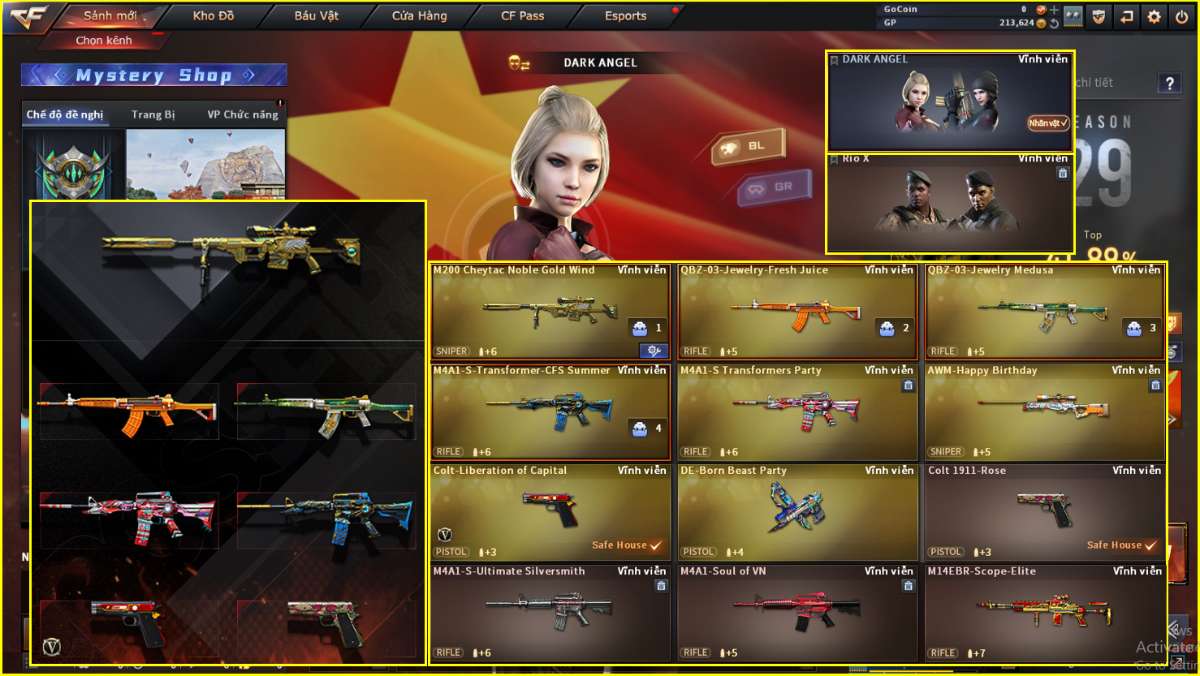Open the Kho Đồ inventory tab

(213, 16)
